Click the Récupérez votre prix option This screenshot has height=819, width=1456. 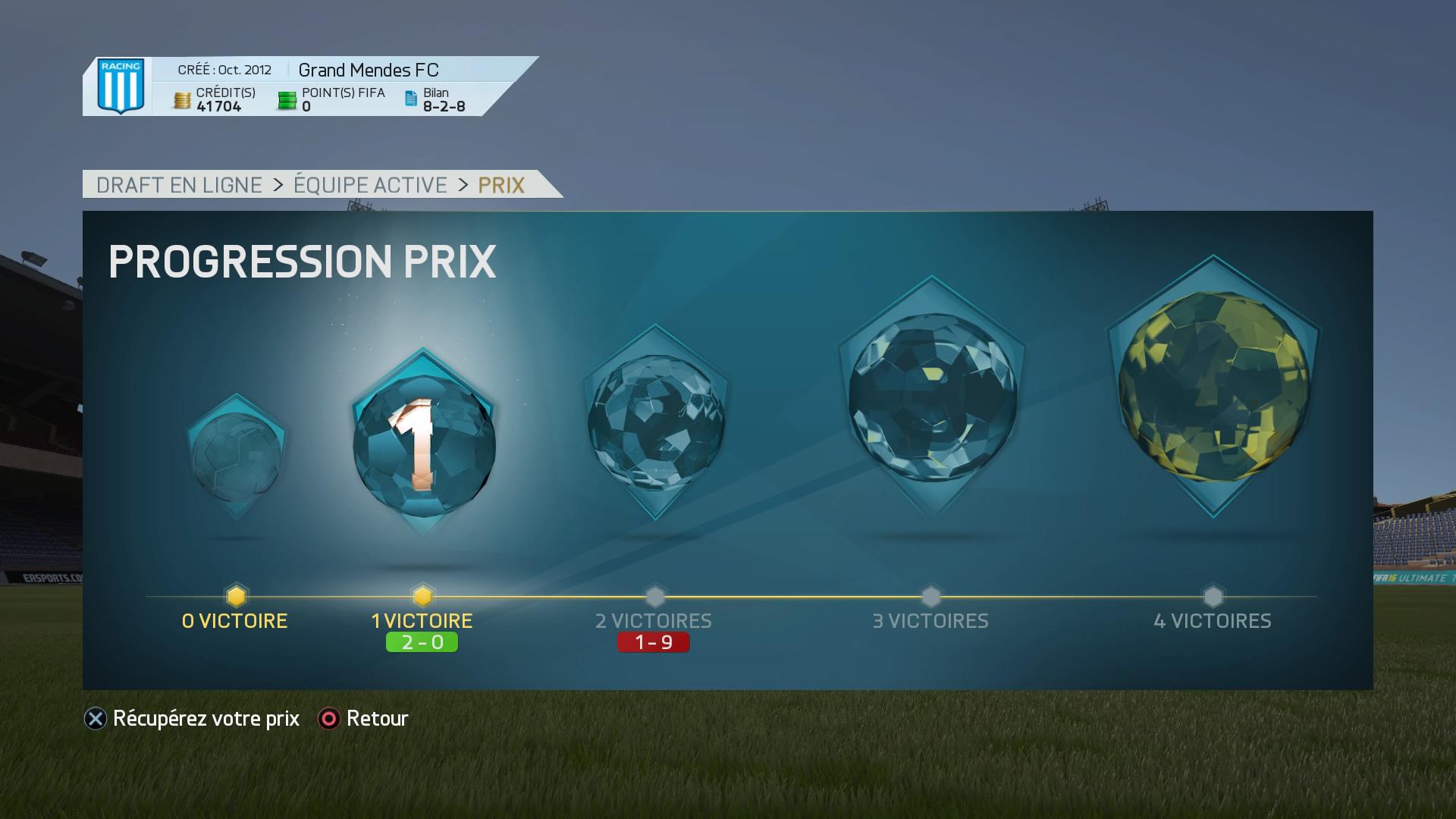pos(193,718)
